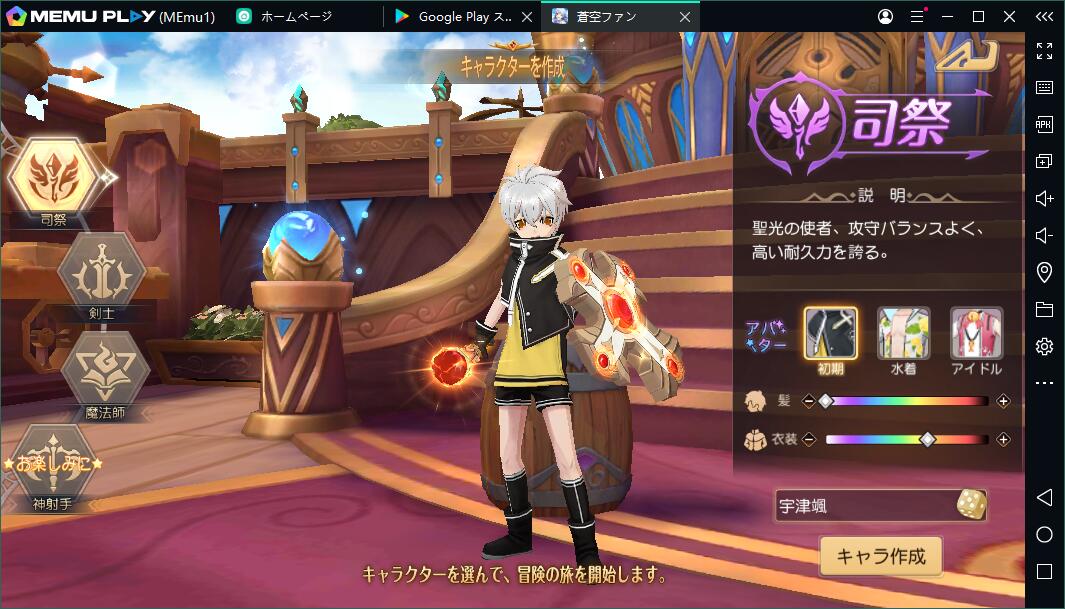Image resolution: width=1065 pixels, height=609 pixels.
Task: Open MEmu emulator settings gear
Action: click(1044, 346)
